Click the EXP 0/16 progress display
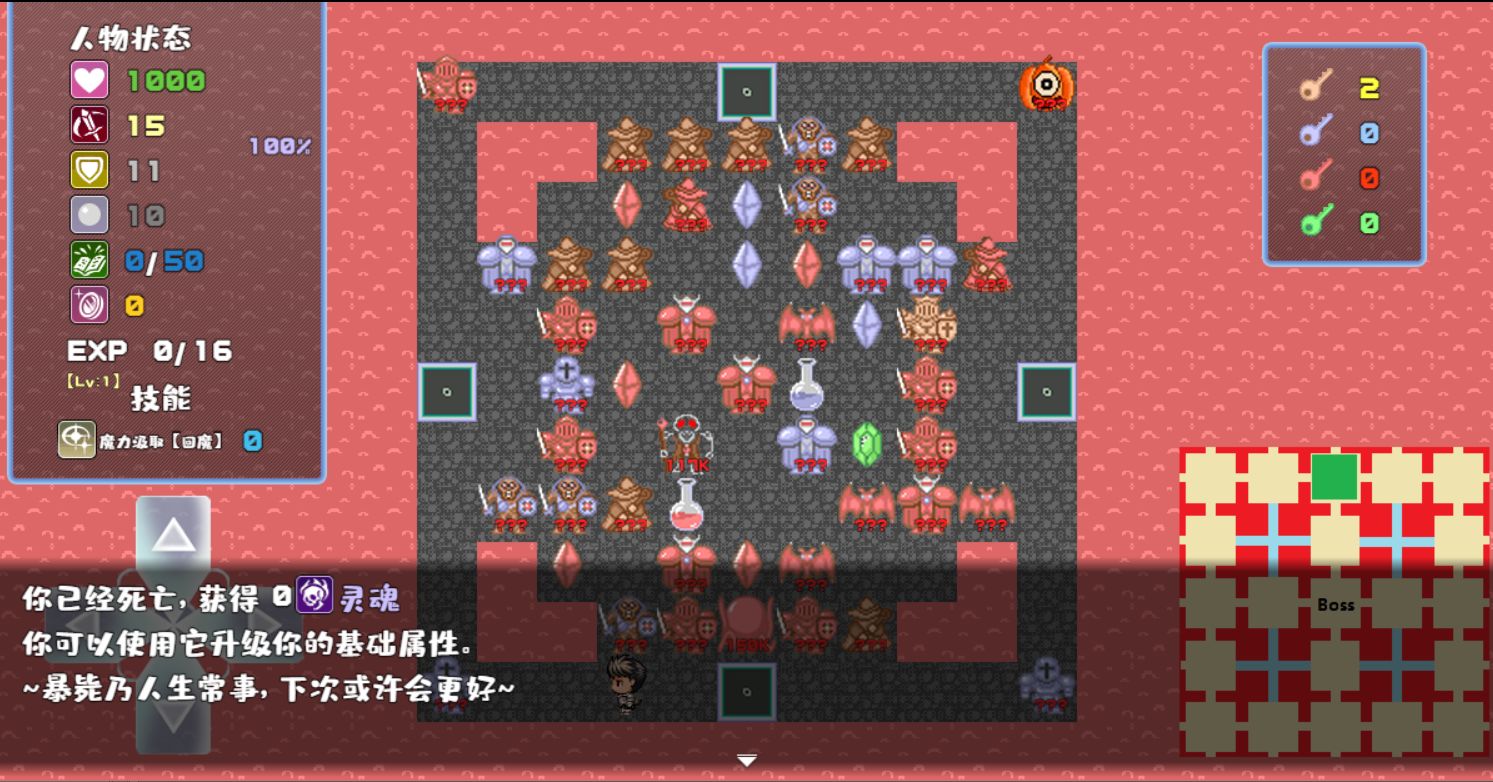This screenshot has width=1493, height=782. pos(148,351)
